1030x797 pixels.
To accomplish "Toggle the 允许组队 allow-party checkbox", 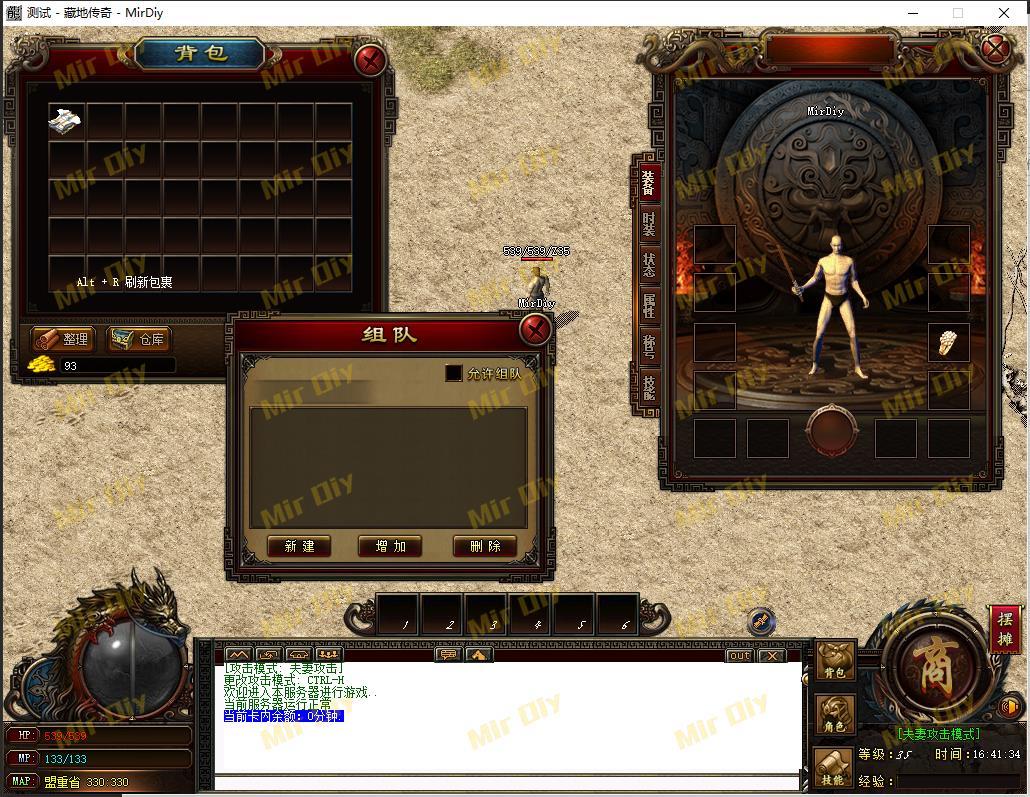I will point(454,373).
